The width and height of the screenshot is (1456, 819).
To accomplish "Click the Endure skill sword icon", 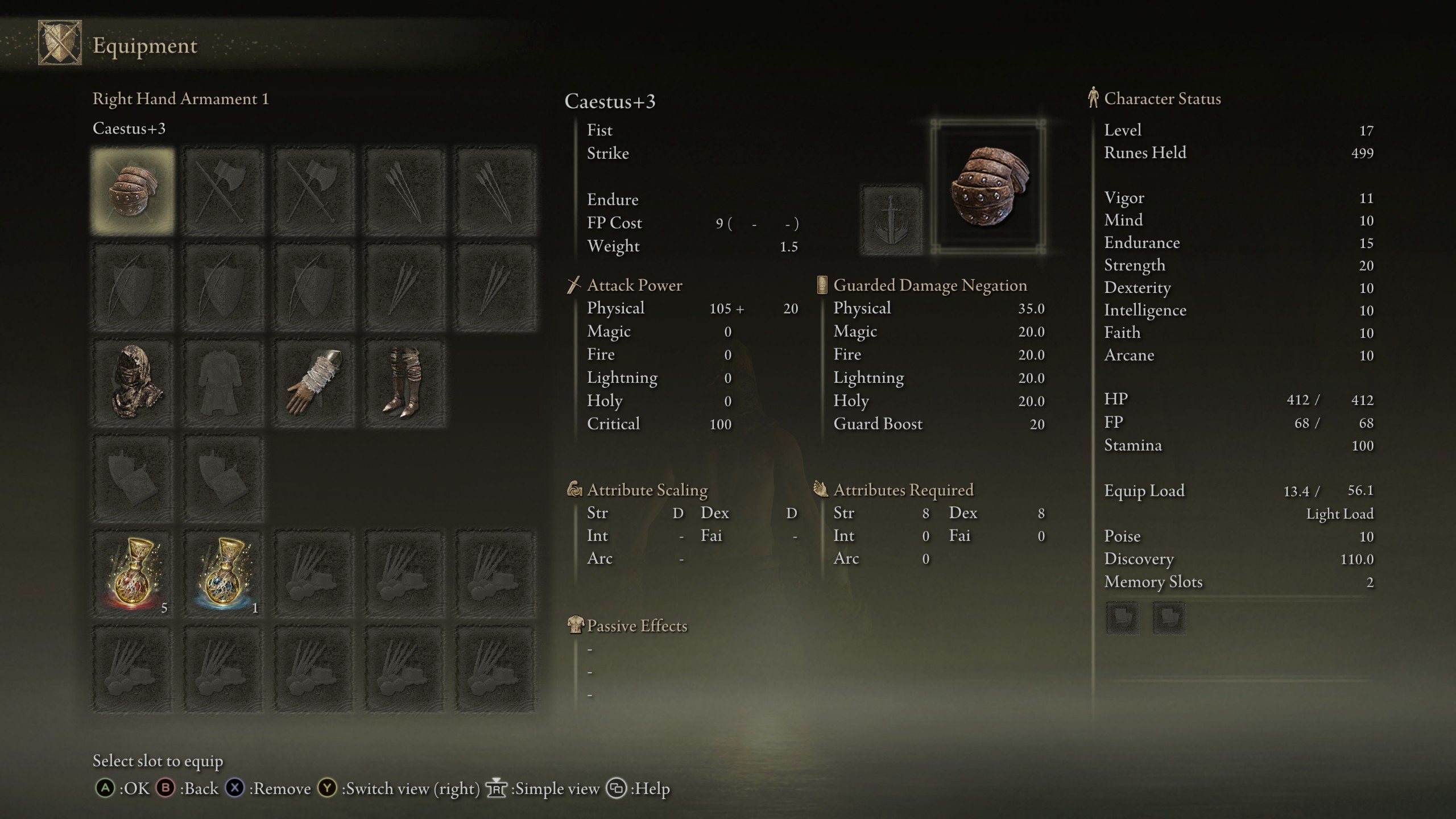I will 891,220.
